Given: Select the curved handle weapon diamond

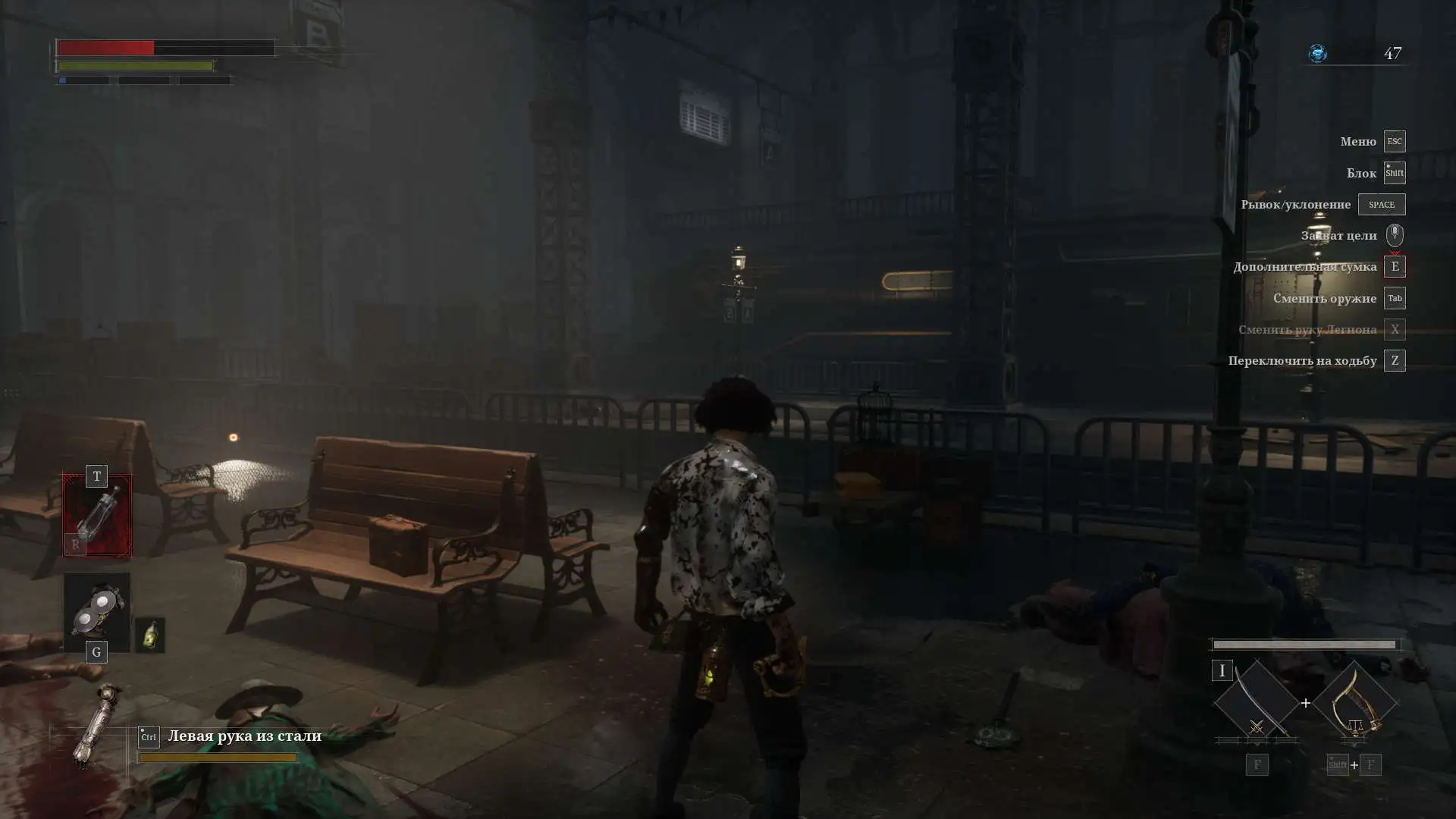Looking at the screenshot, I should pos(1354,702).
